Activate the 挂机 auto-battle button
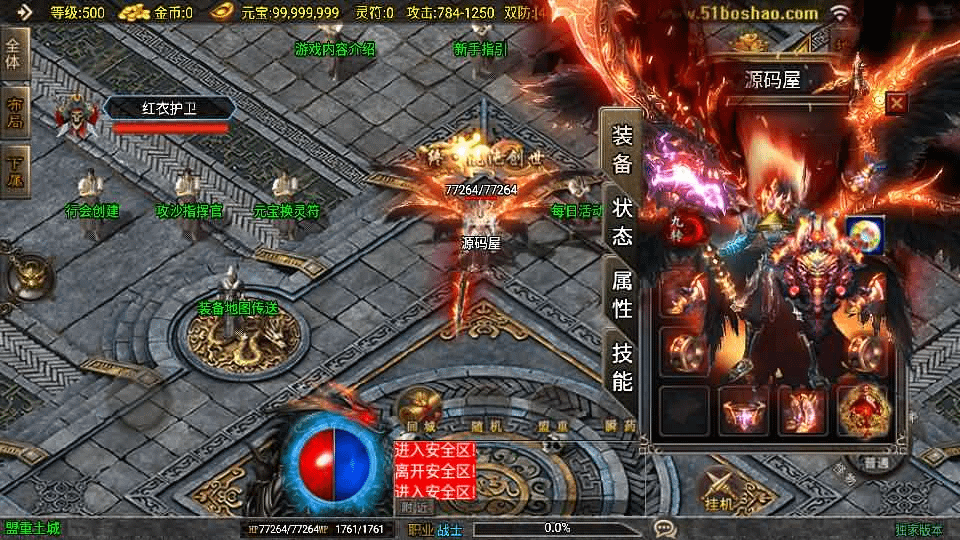960x540 pixels. point(718,496)
